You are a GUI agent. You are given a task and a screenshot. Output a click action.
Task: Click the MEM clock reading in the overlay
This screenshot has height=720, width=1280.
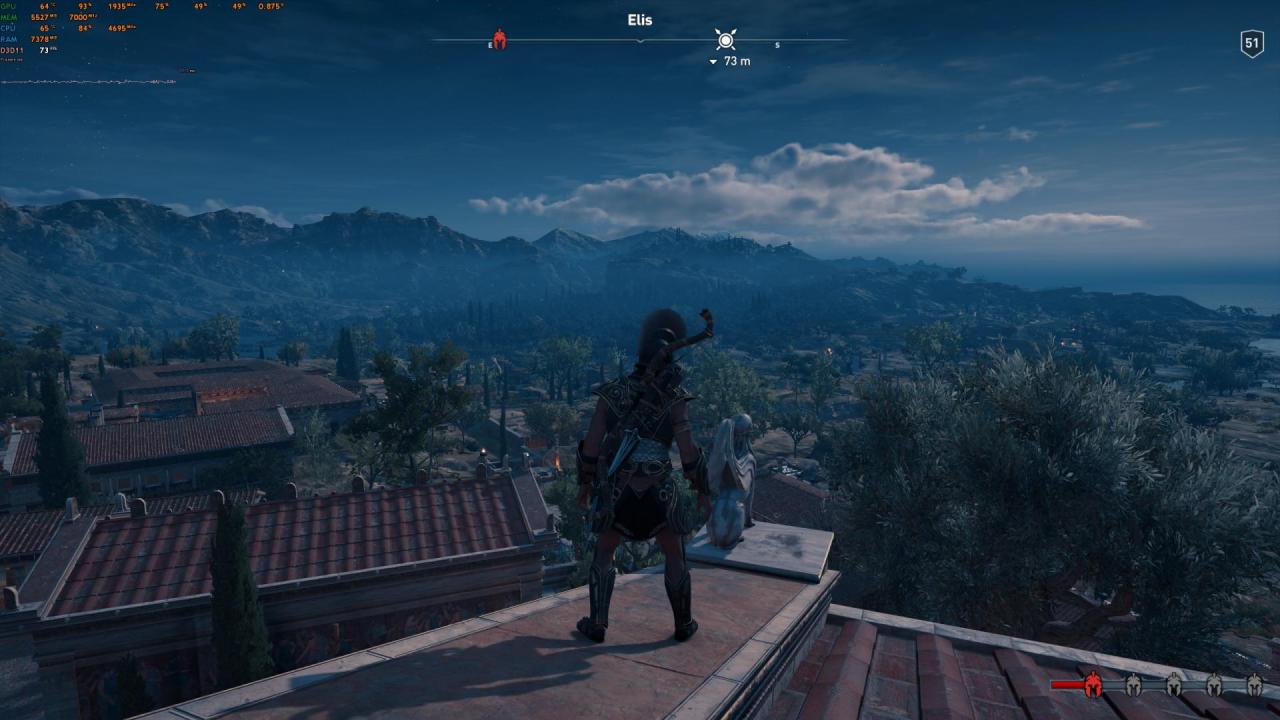82,17
